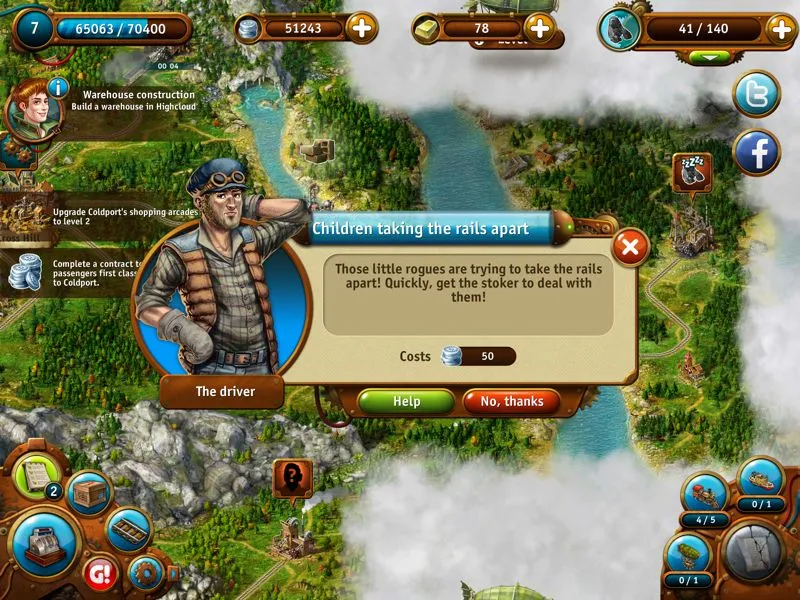Click the green Help button
The width and height of the screenshot is (800, 600).
pos(406,401)
